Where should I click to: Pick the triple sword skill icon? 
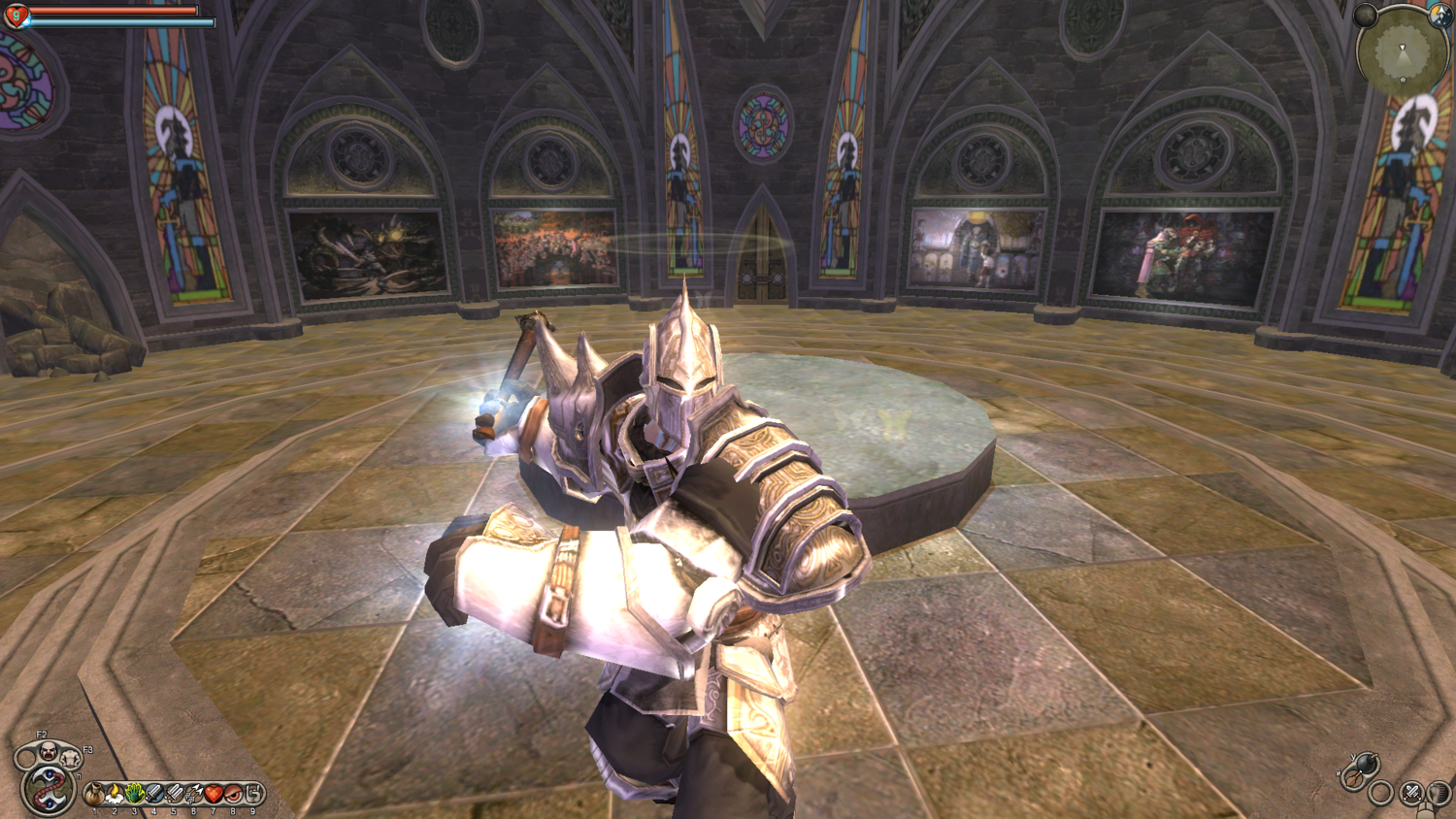click(175, 794)
